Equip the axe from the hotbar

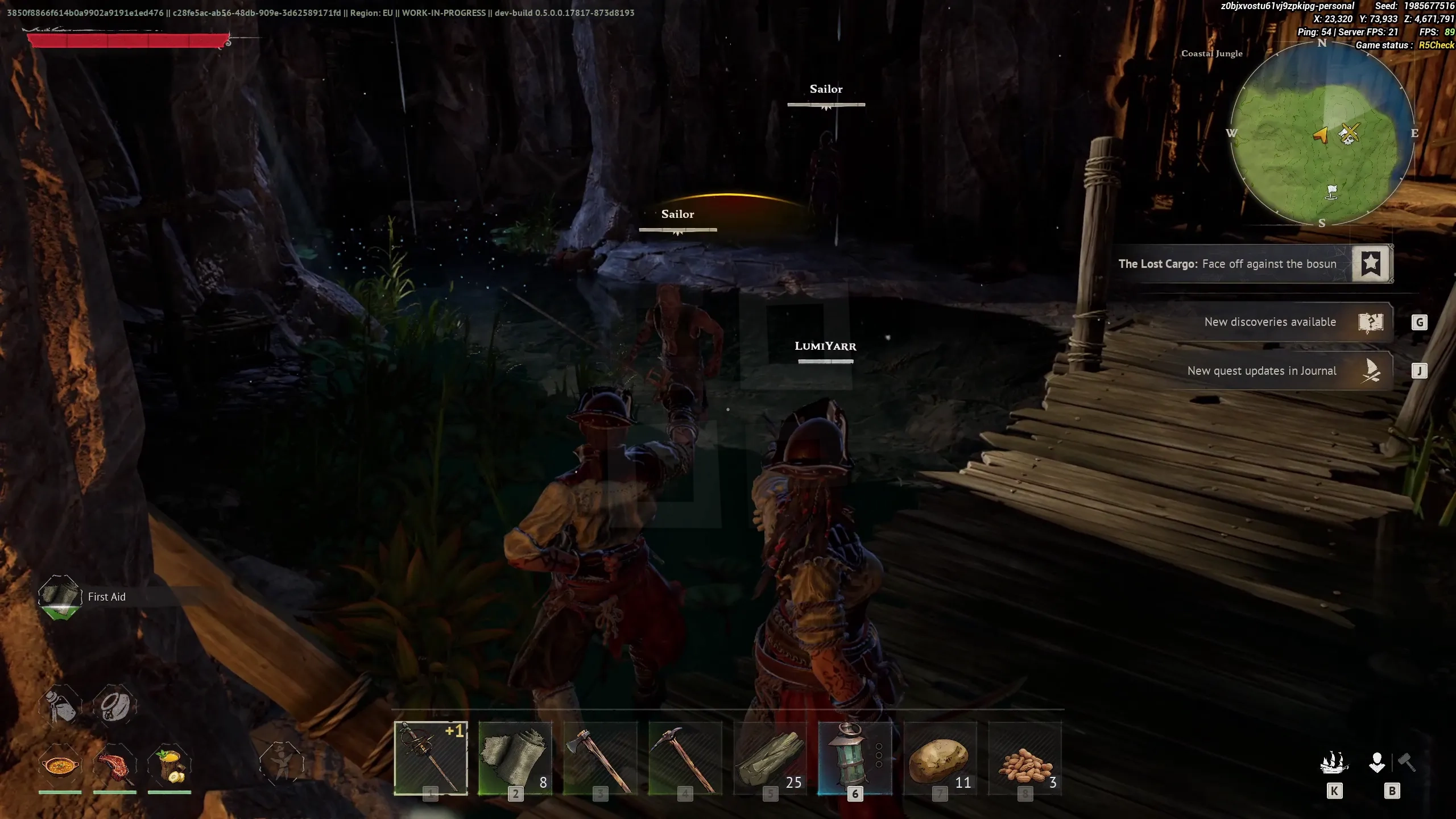coord(599,758)
